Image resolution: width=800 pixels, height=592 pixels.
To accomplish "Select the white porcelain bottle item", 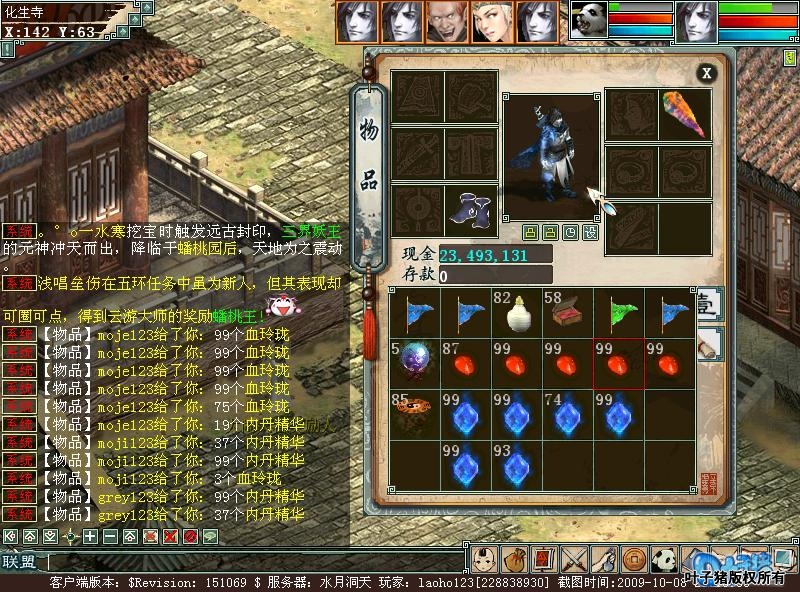I will pos(516,312).
